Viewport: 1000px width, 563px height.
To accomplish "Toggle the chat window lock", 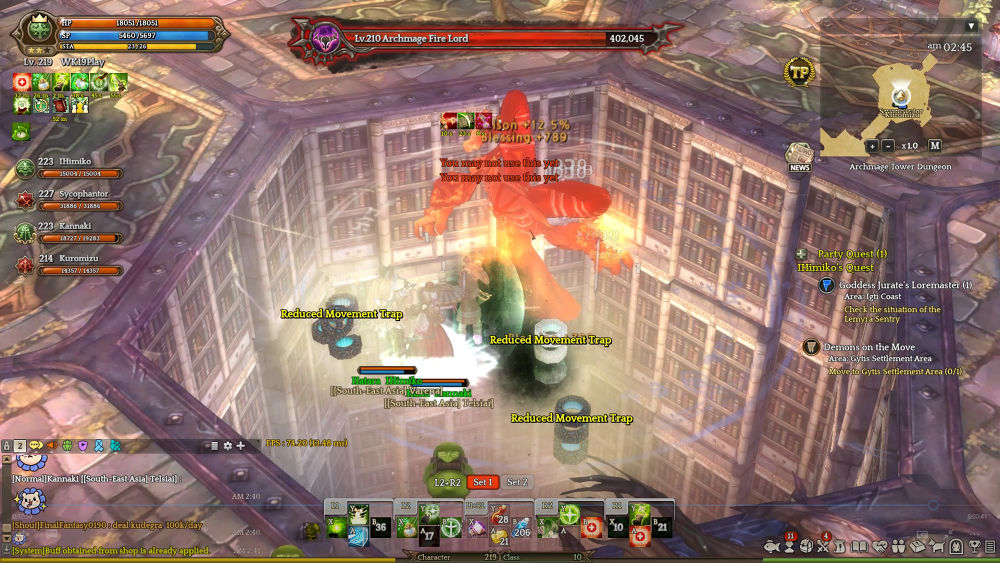I will (6, 445).
